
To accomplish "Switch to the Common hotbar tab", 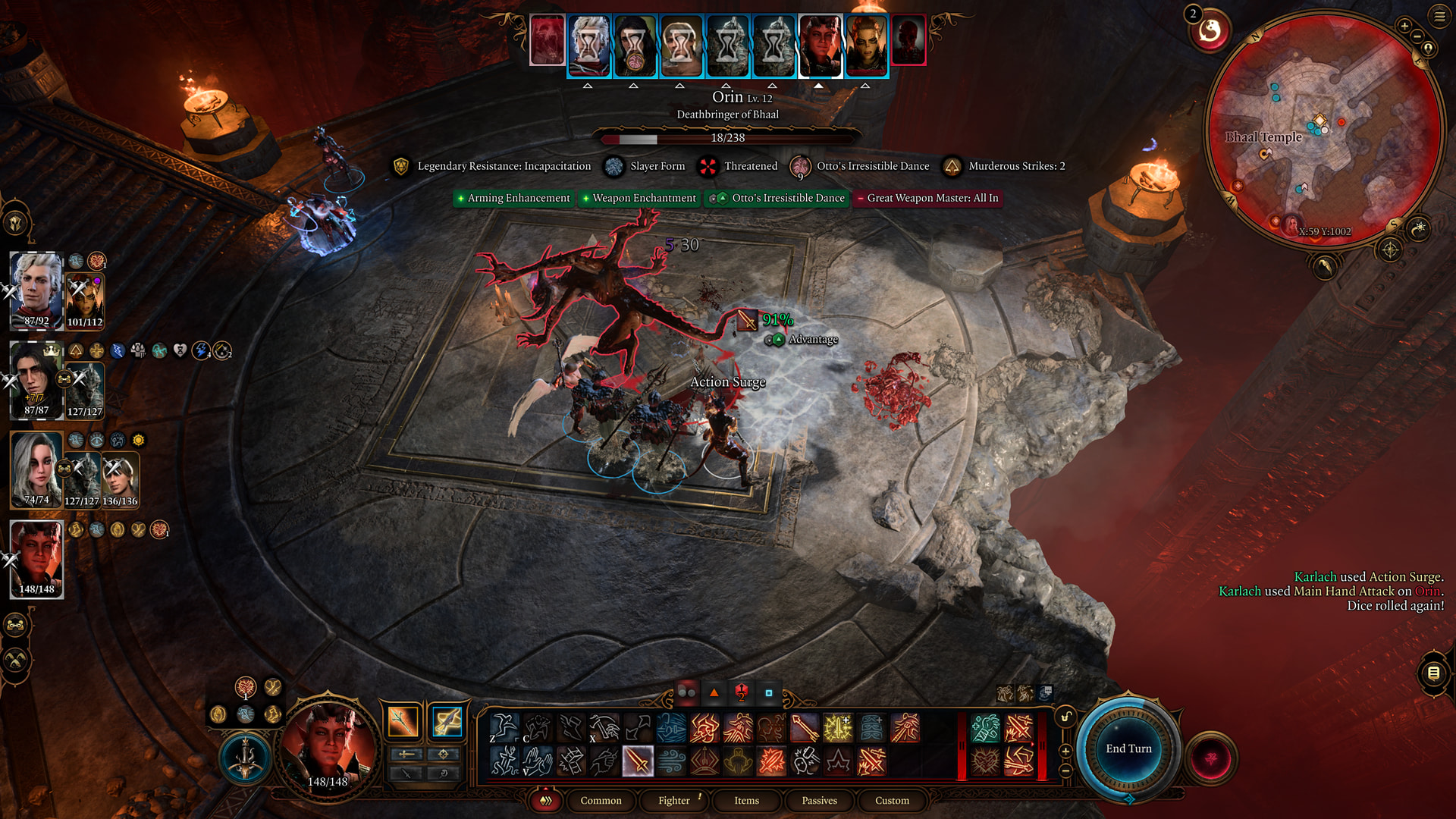I will pos(601,800).
